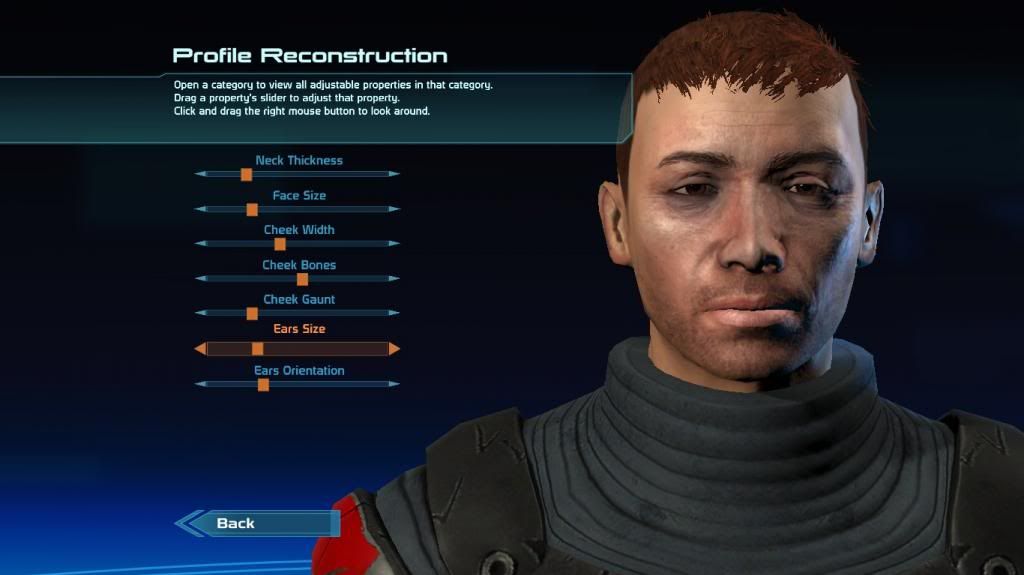Click the Neck Thickness slider
This screenshot has width=1024, height=575.
click(246, 174)
